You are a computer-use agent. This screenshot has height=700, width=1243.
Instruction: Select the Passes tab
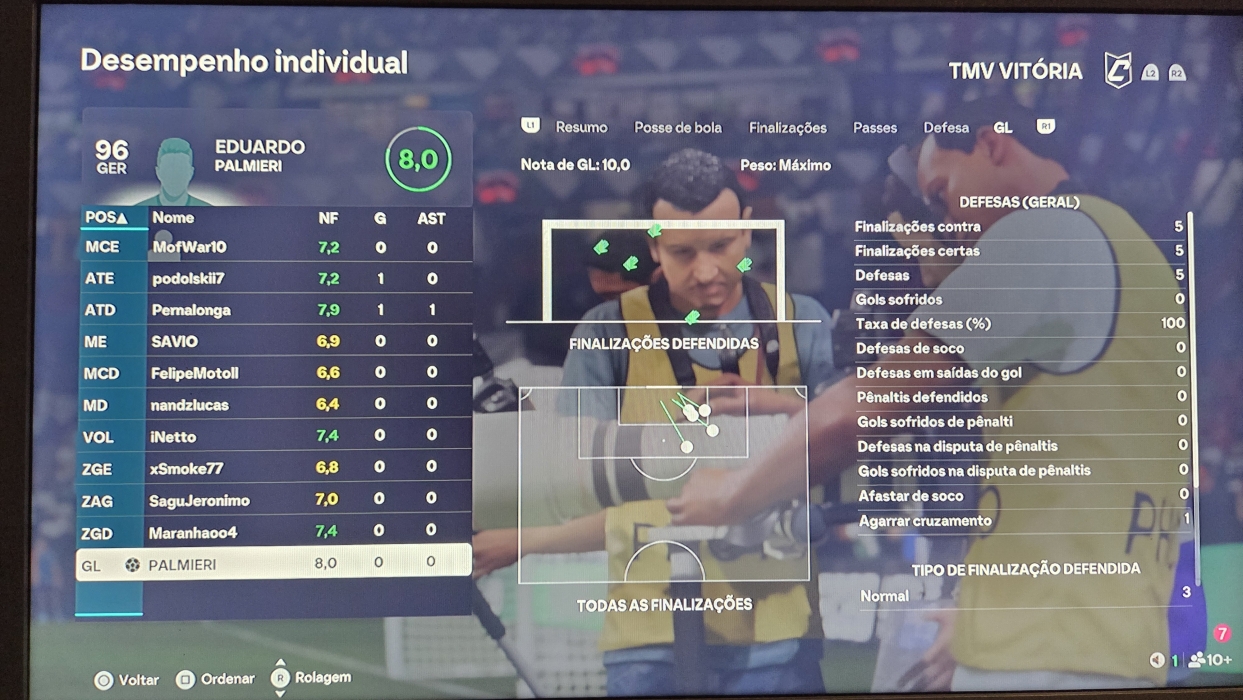pos(874,128)
